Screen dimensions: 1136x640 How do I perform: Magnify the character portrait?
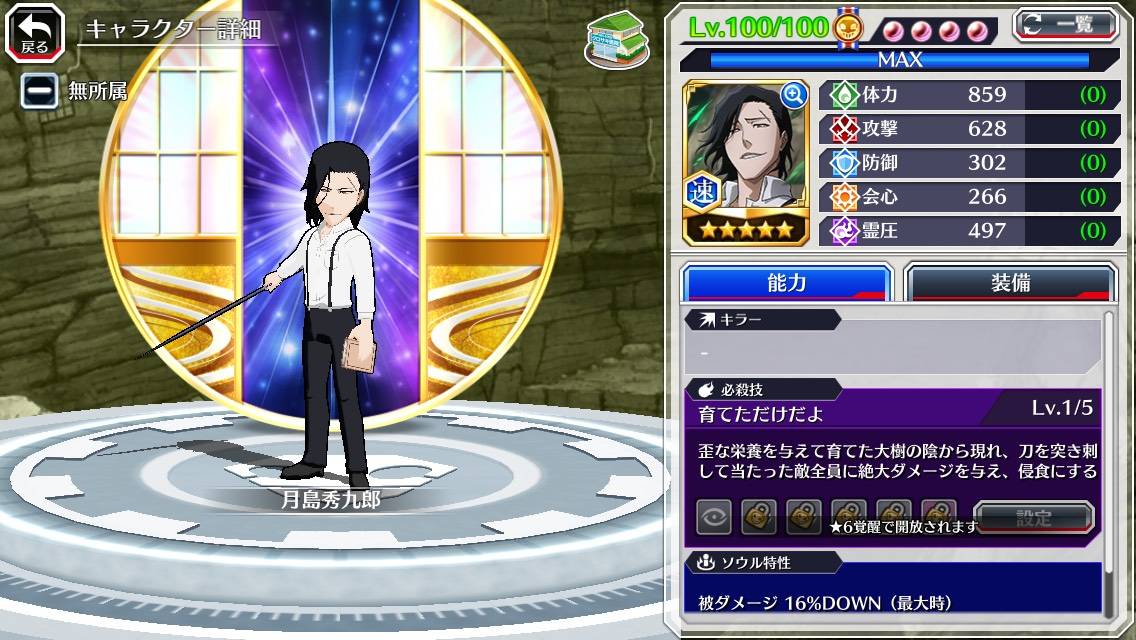click(x=794, y=95)
